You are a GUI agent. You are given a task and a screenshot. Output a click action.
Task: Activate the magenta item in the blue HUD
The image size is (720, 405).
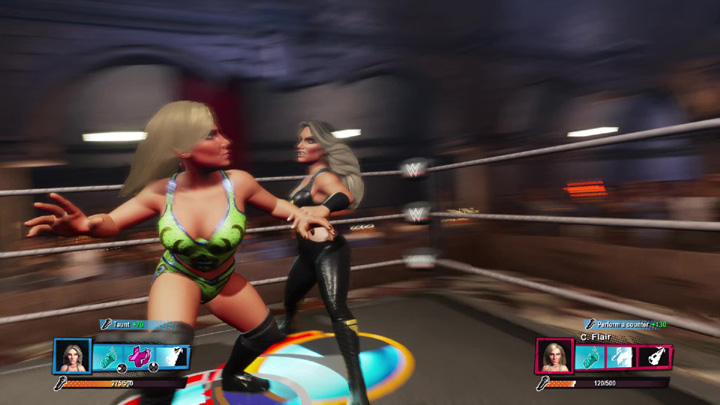pyautogui.click(x=140, y=357)
